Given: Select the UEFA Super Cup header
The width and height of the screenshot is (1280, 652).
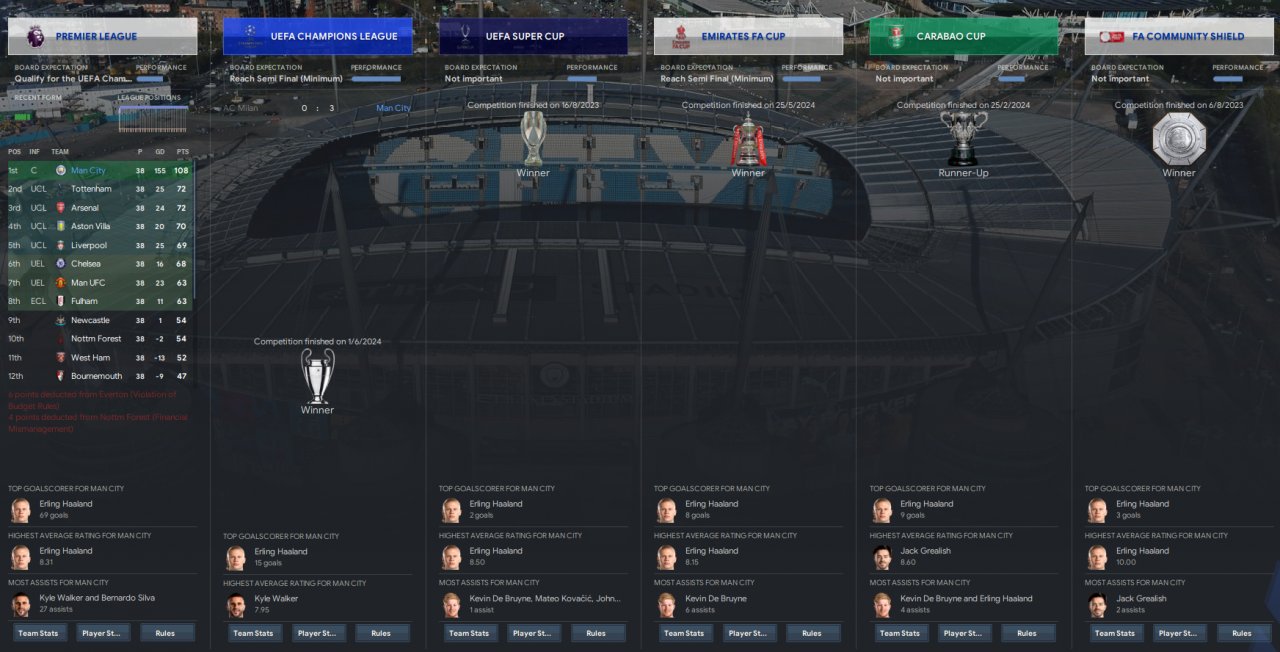Looking at the screenshot, I should coord(533,36).
